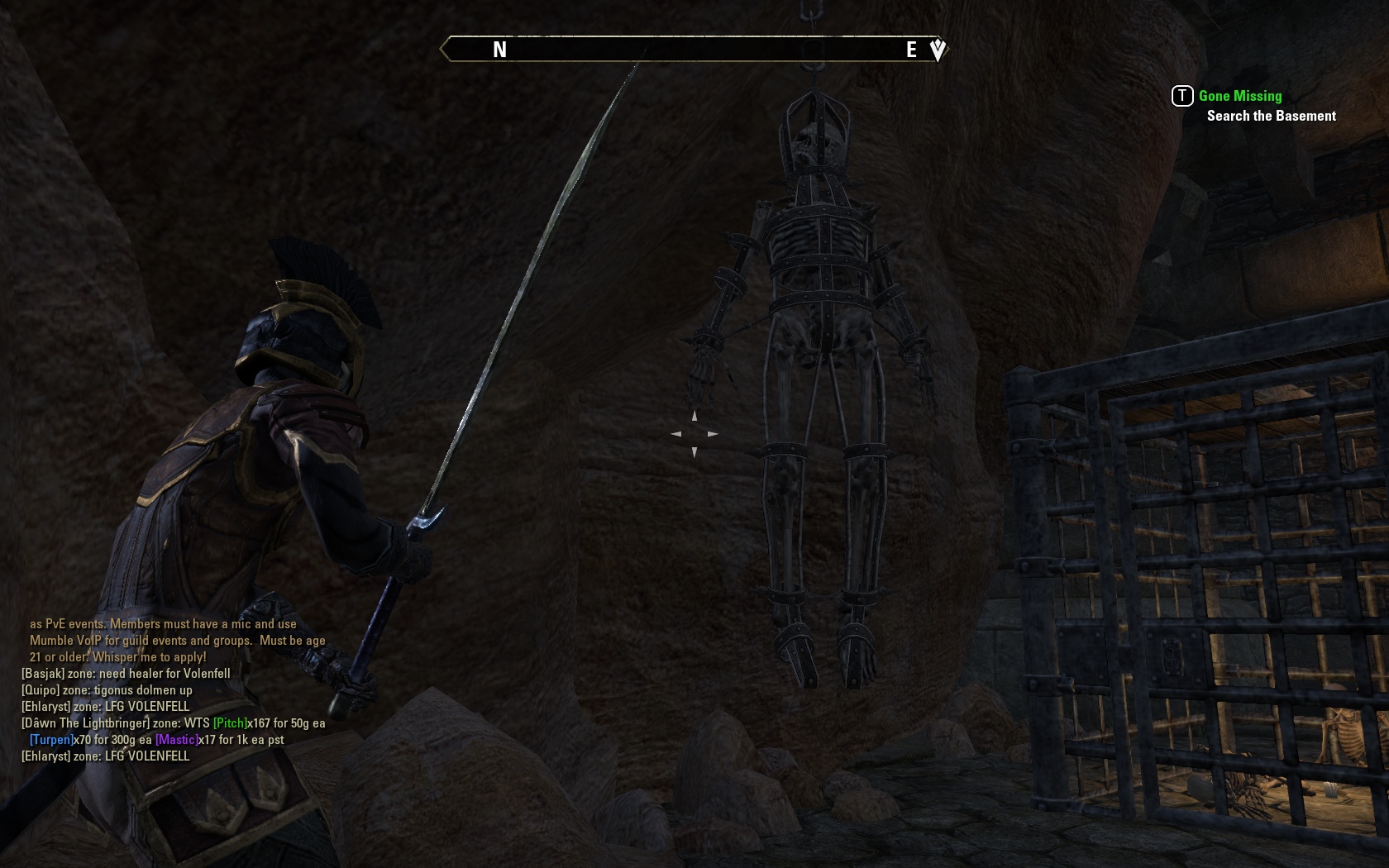The width and height of the screenshot is (1389, 868).
Task: Select Dâwn The Lightbringer's name in chat
Action: [x=85, y=723]
